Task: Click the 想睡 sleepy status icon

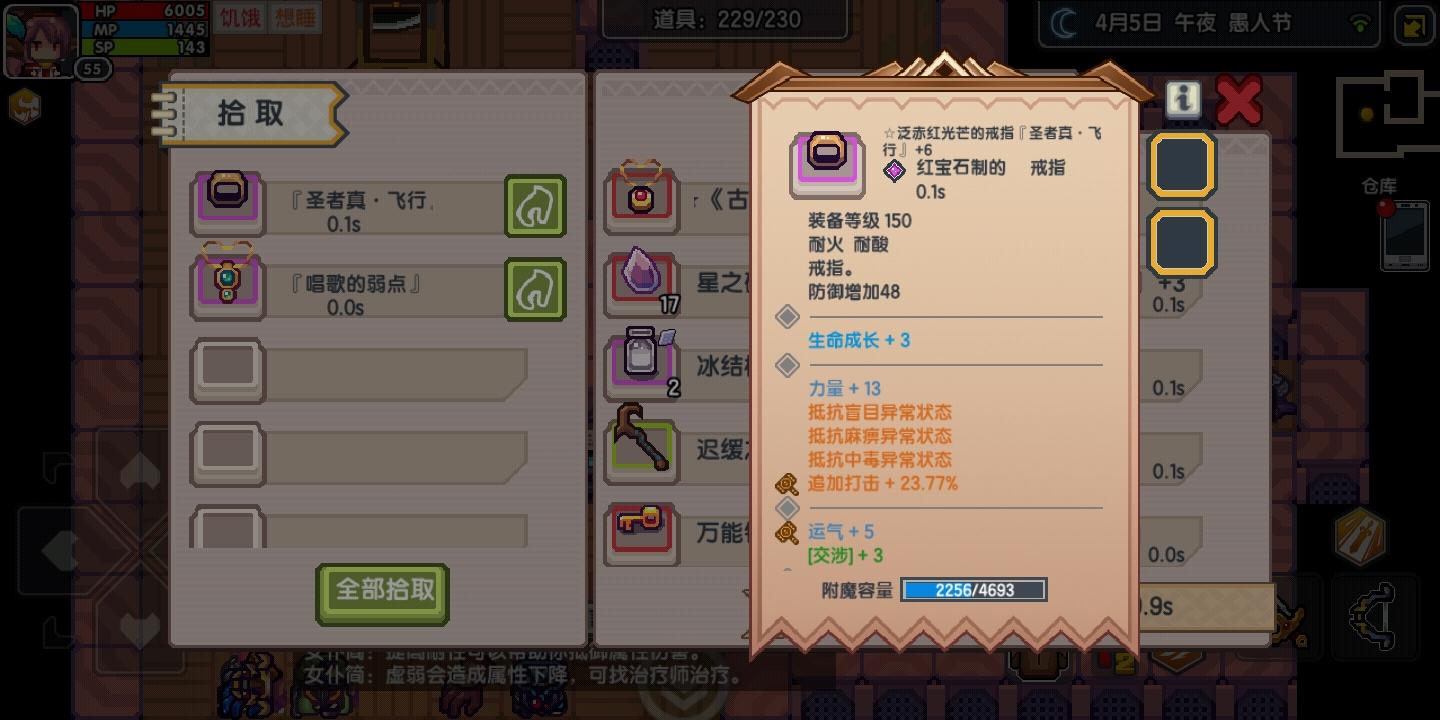Action: (293, 20)
